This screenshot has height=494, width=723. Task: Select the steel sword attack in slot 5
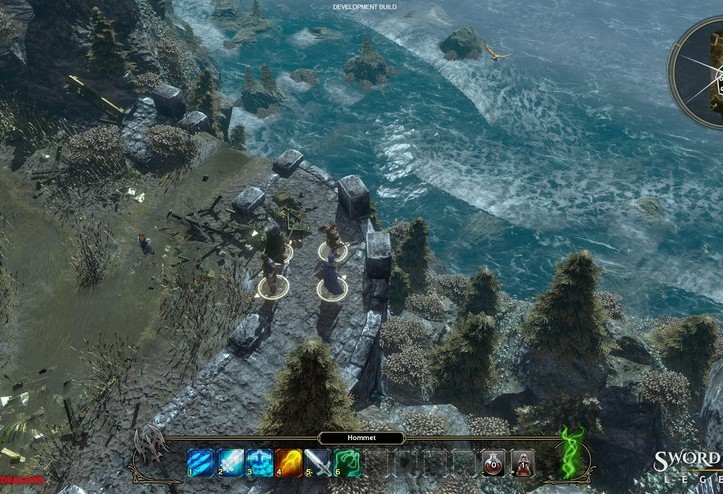pos(319,462)
